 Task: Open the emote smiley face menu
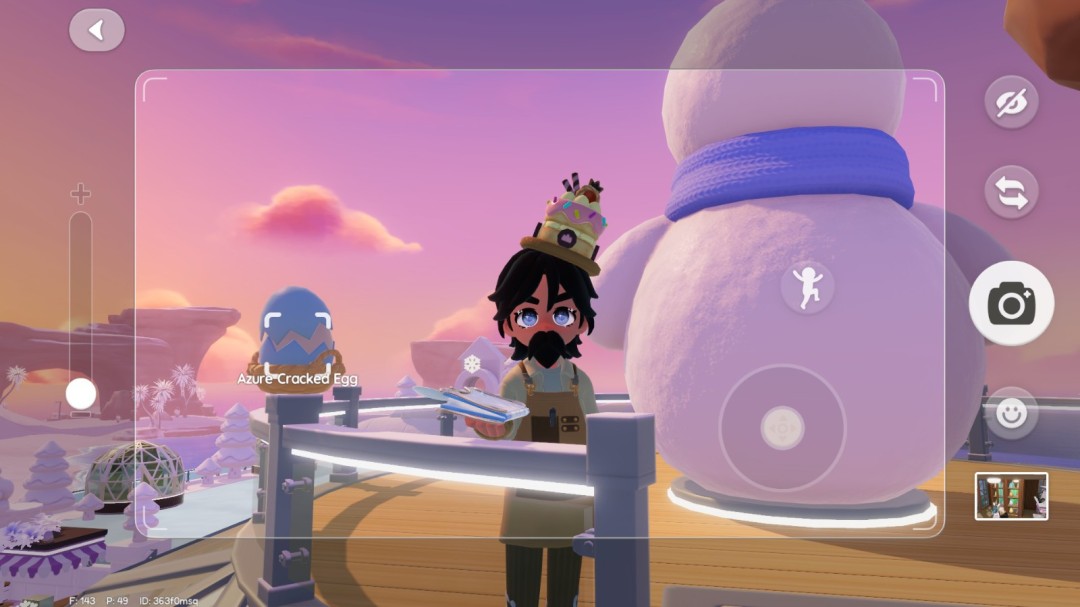coord(1011,414)
